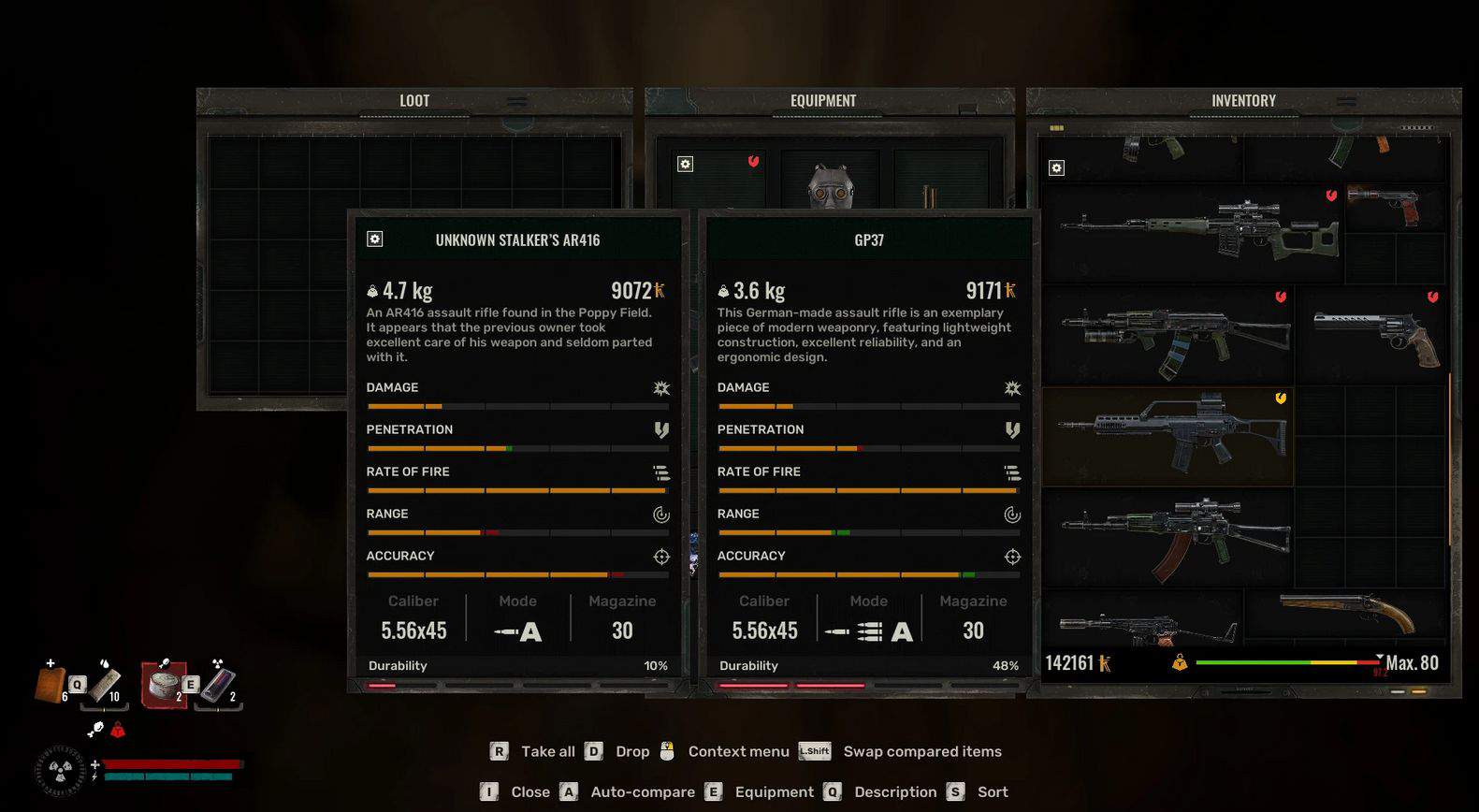This screenshot has width=1479, height=812.
Task: Choose the highlighted GP37 rifle slot
Action: tap(1167, 436)
